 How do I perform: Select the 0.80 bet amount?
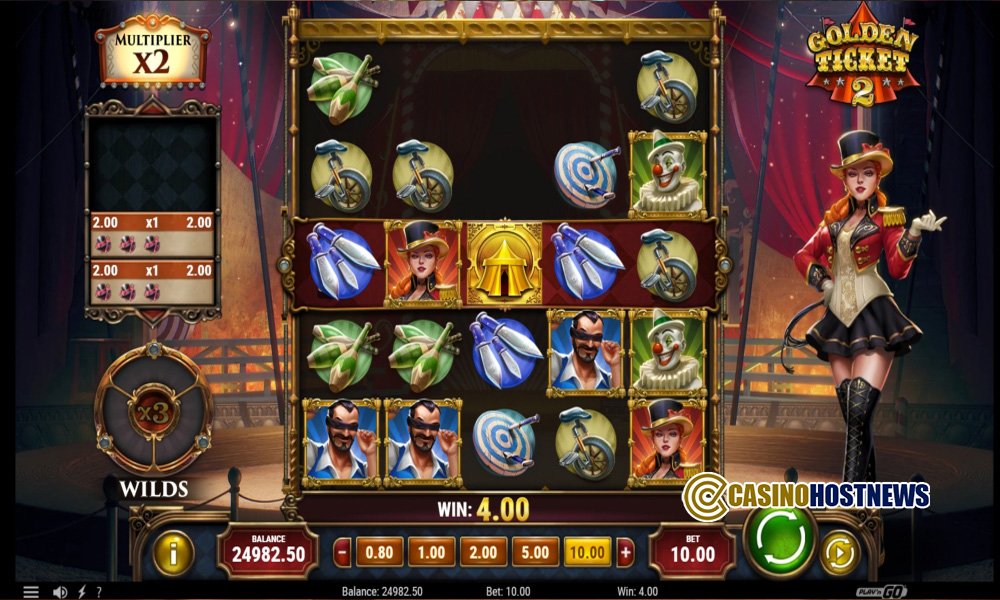[x=379, y=551]
